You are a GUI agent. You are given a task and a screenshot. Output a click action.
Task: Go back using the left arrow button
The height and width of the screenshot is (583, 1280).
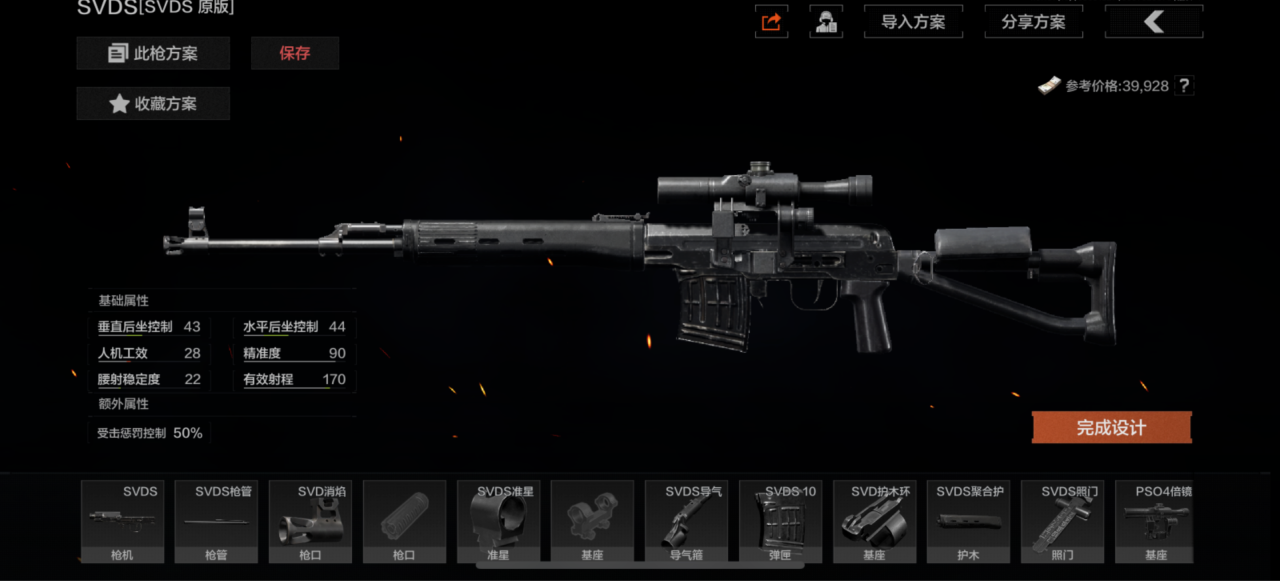pos(1154,22)
